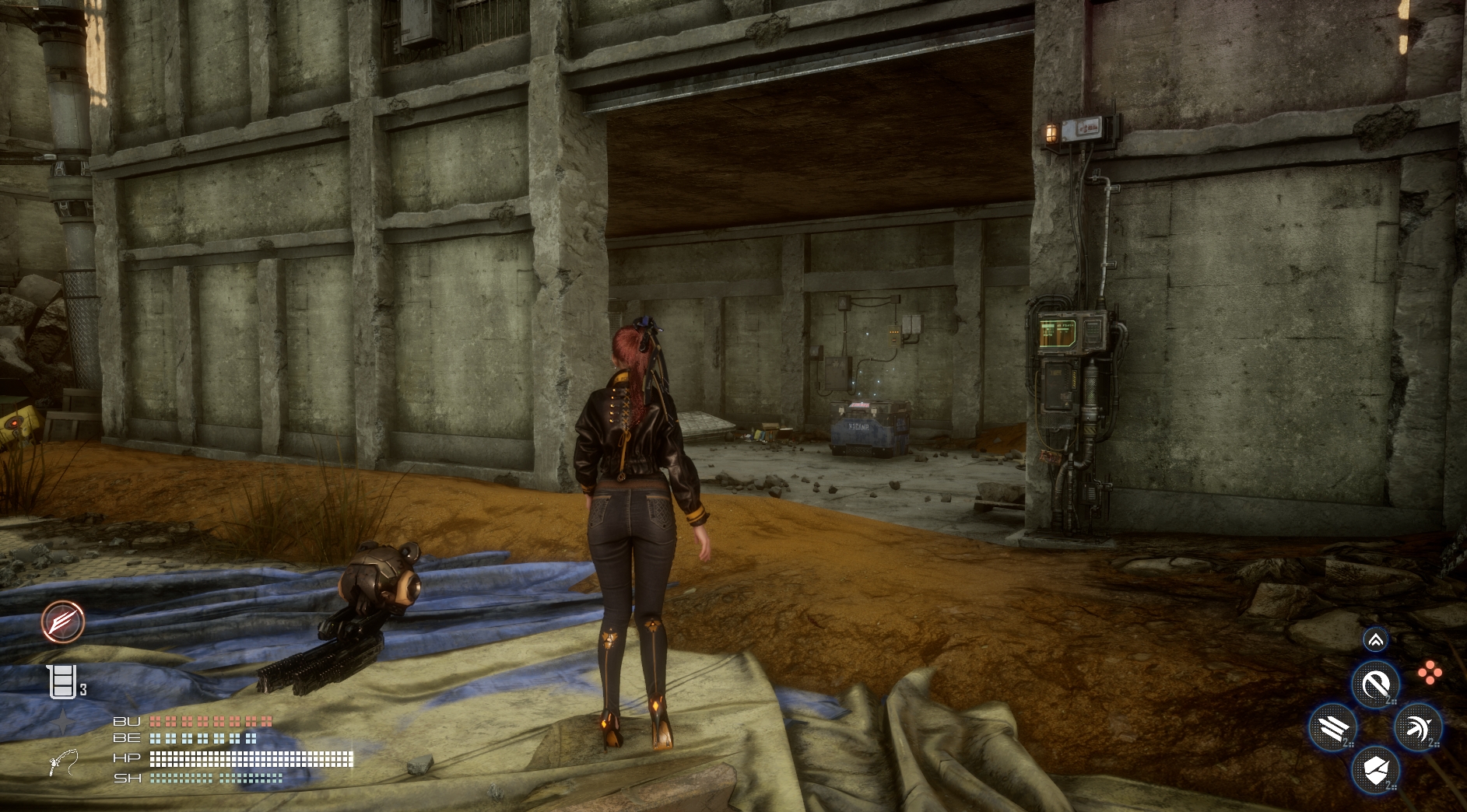Click the four red dots indicator
This screenshot has height=812, width=1467.
point(1429,673)
